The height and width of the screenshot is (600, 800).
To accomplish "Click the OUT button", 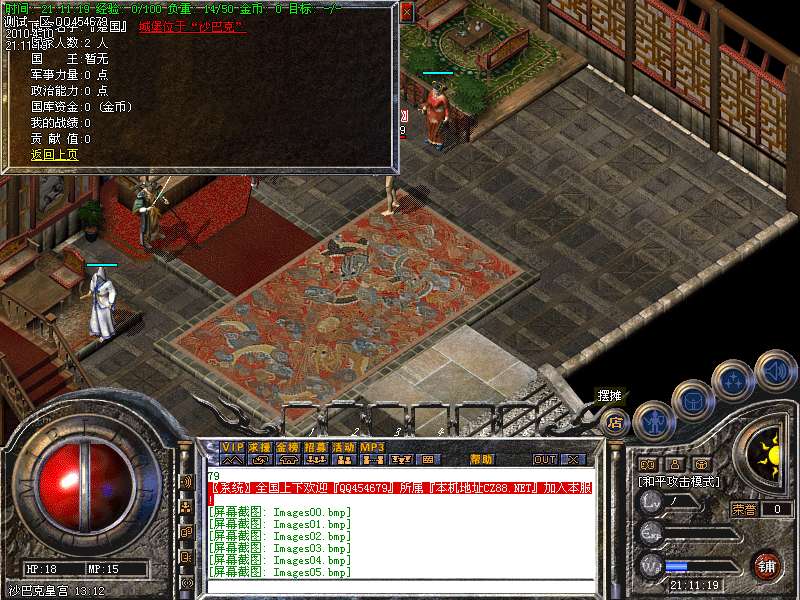I will (544, 460).
